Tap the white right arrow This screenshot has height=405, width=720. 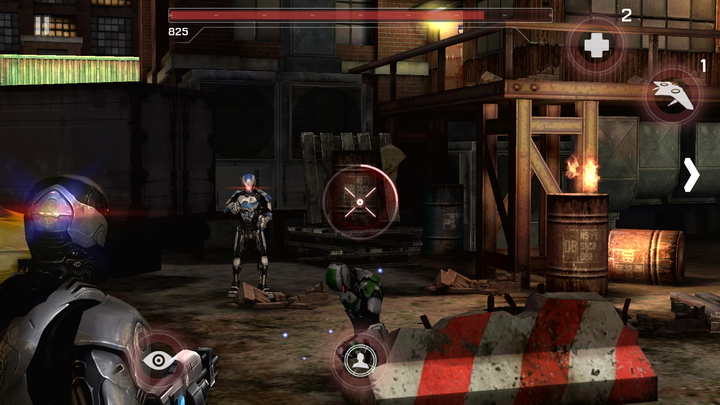pyautogui.click(x=691, y=174)
